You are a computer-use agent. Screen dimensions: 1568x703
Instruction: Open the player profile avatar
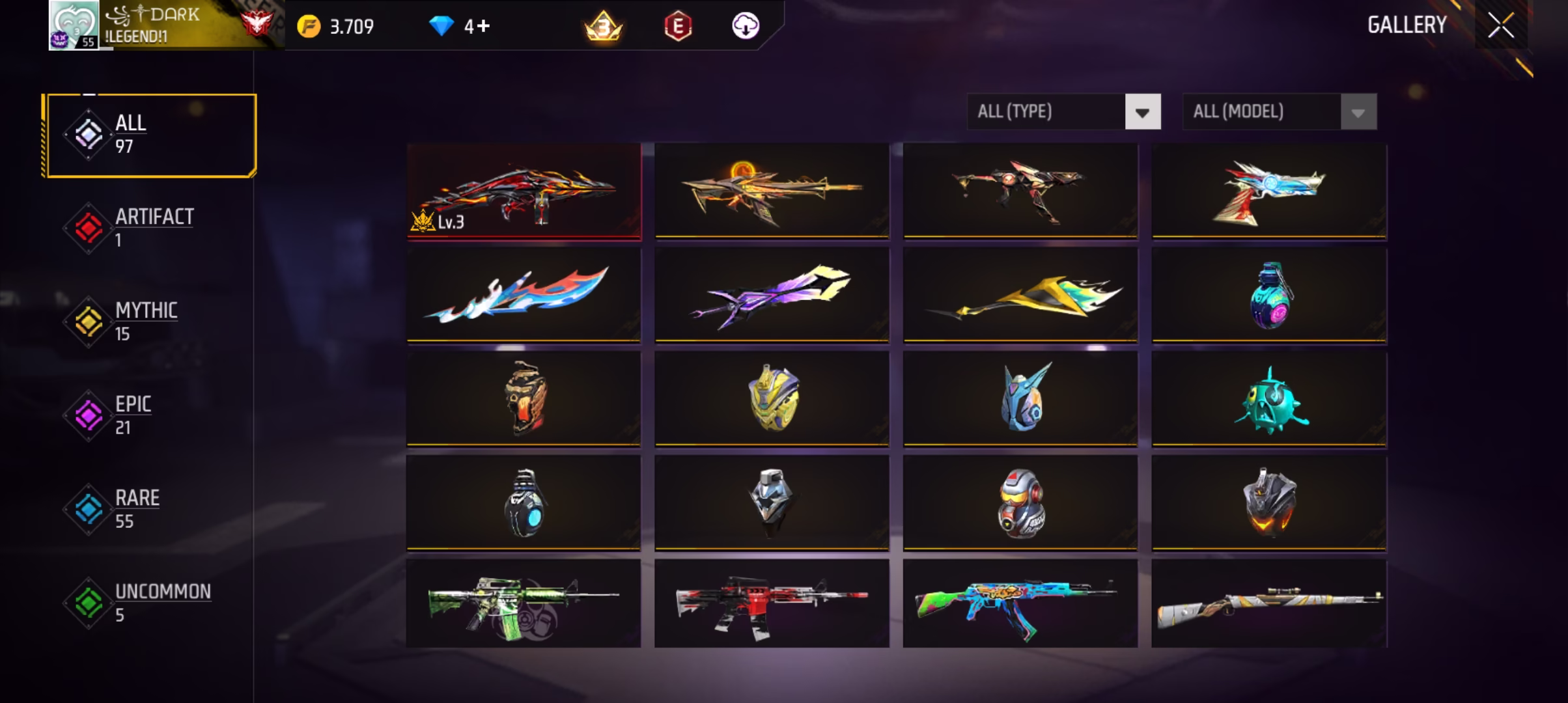pyautogui.click(x=74, y=26)
